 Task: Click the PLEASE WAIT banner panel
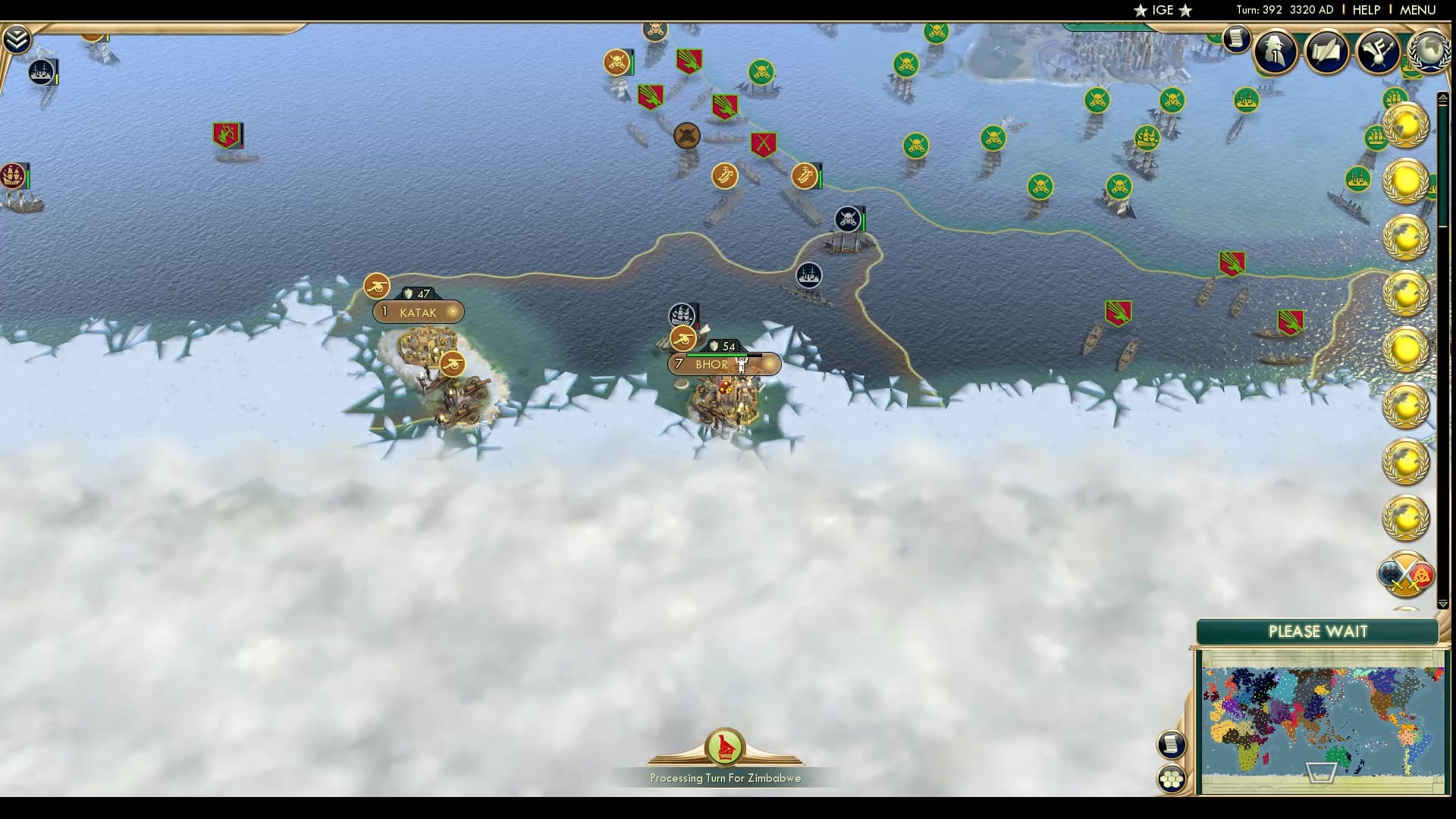point(1319,631)
